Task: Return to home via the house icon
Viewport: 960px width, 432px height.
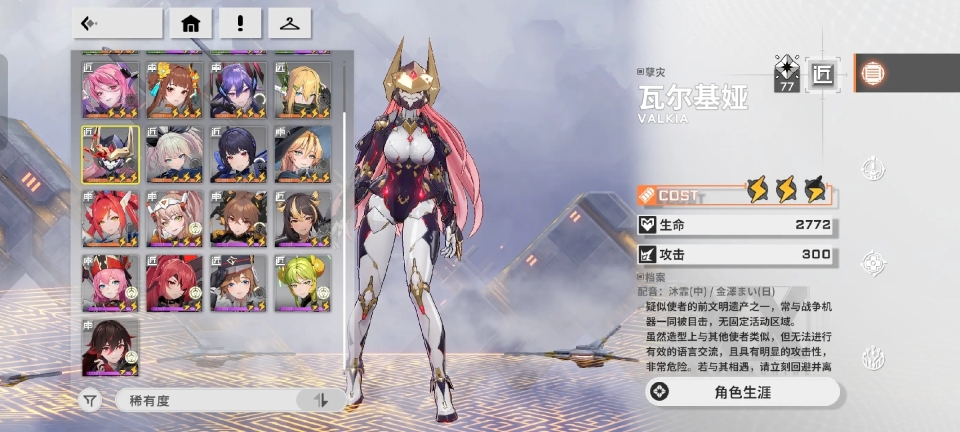Action: click(x=190, y=23)
